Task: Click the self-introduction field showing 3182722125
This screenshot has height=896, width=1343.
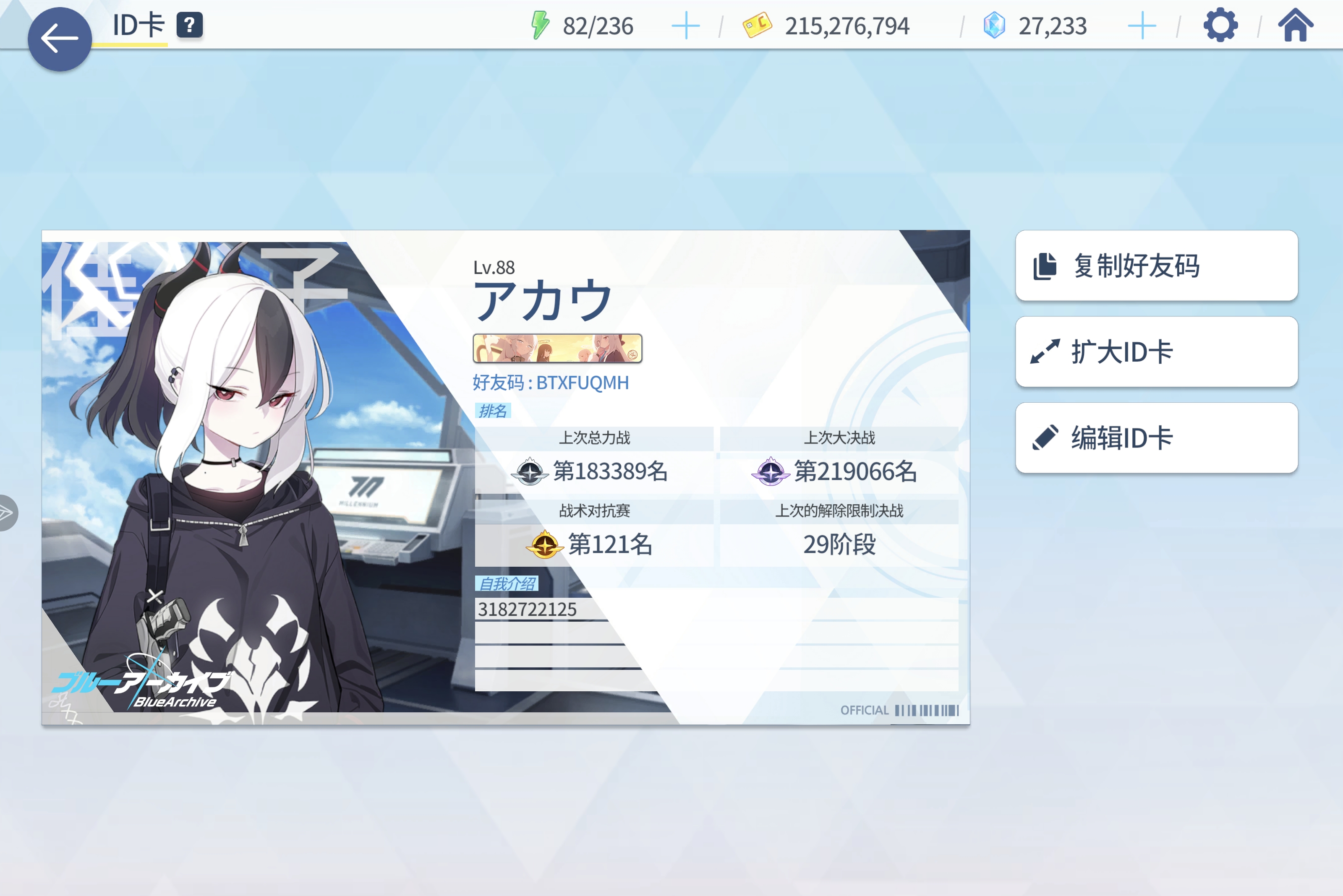Action: click(x=528, y=609)
